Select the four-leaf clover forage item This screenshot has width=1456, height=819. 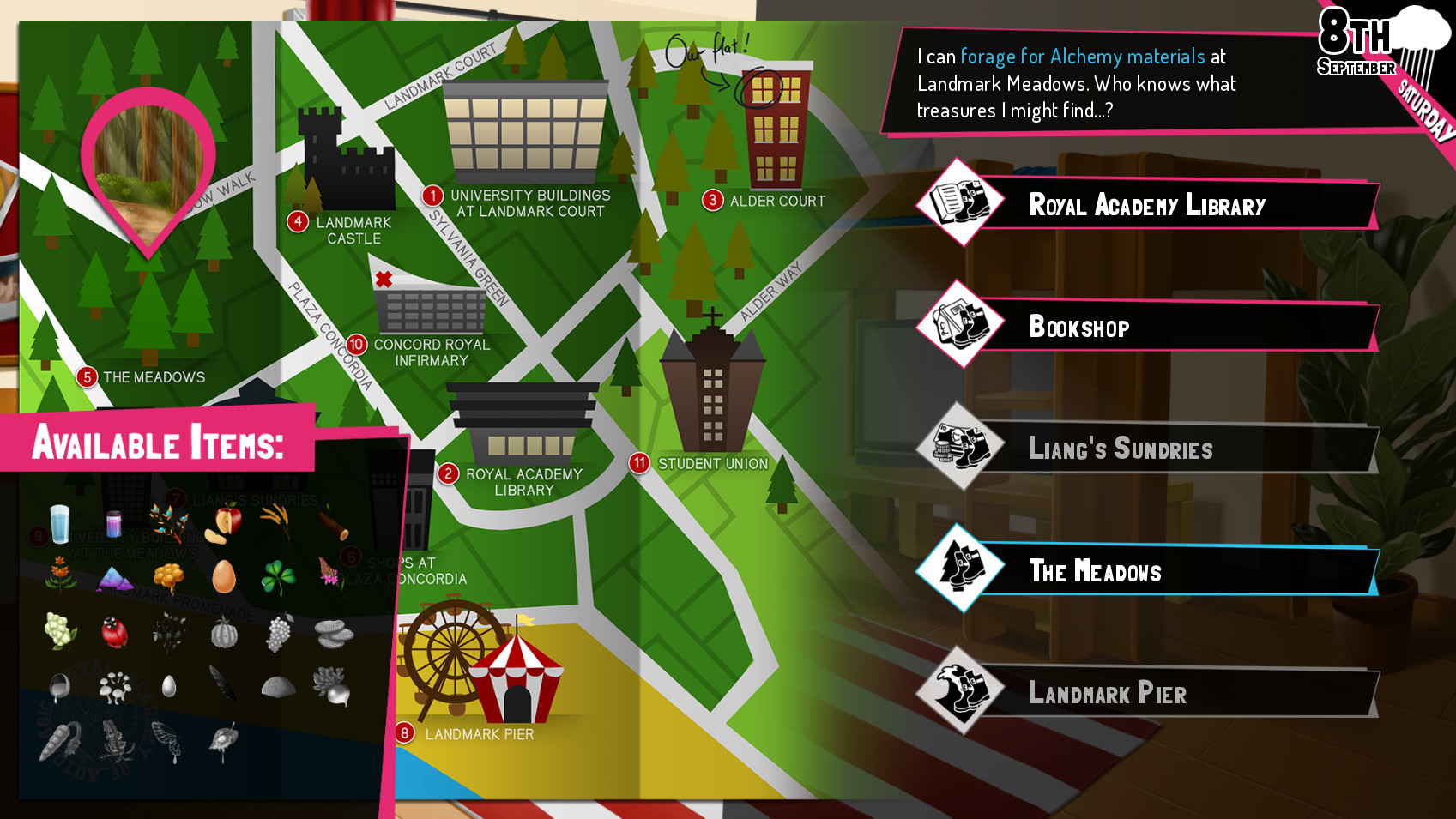point(281,576)
